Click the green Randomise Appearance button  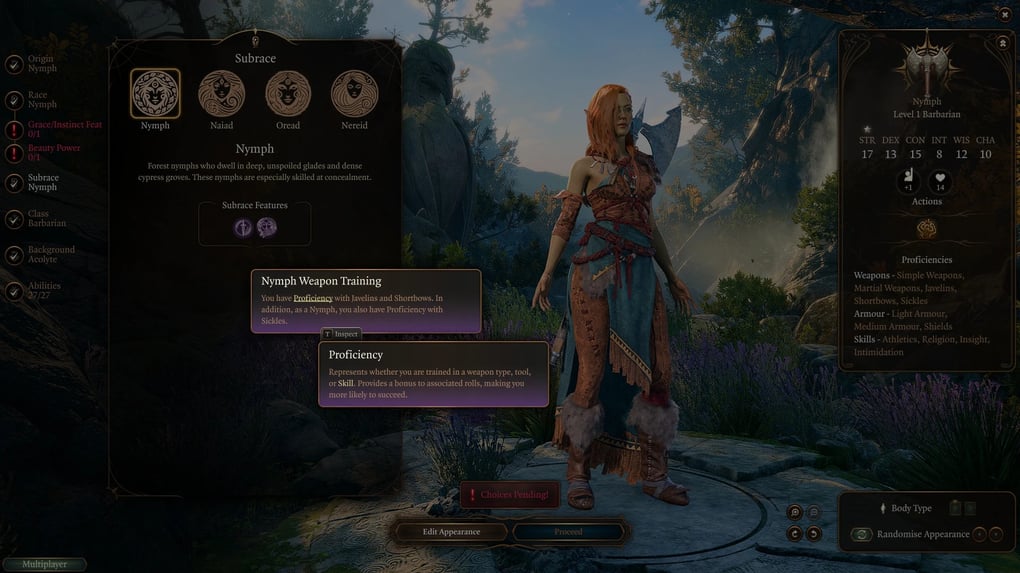(x=861, y=534)
